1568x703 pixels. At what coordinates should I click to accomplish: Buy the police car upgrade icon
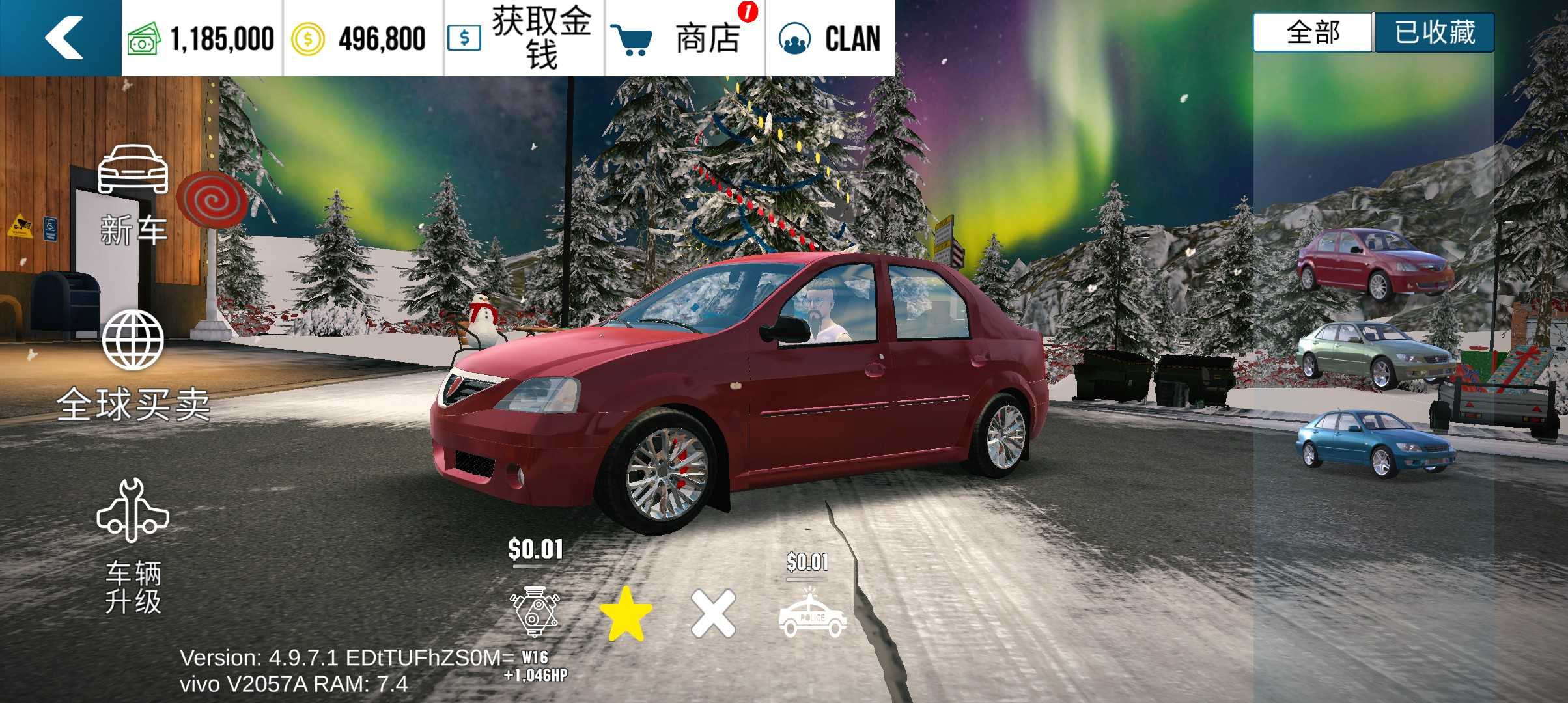tap(812, 614)
